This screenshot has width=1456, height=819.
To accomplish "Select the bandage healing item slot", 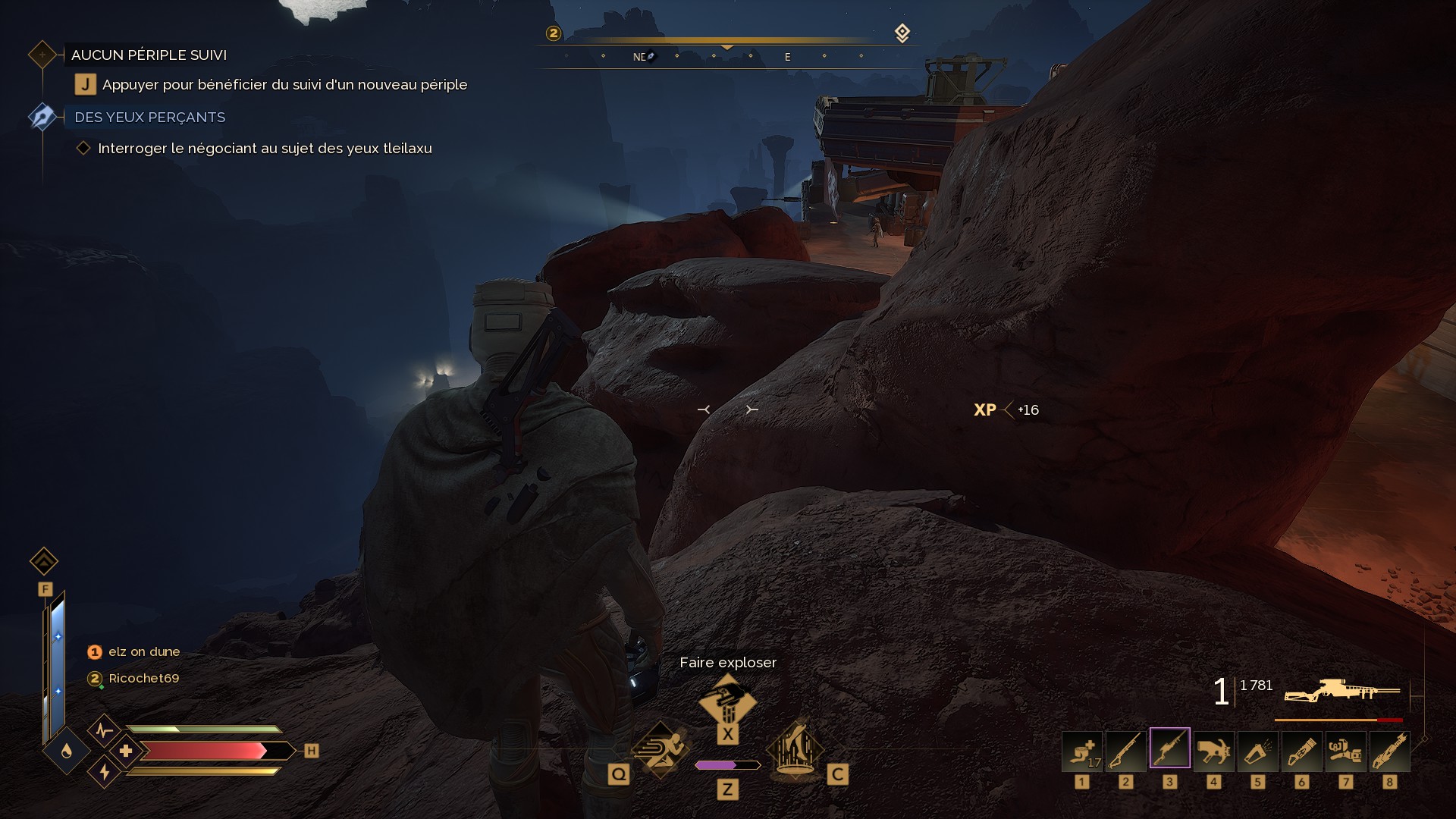I will point(1082,751).
